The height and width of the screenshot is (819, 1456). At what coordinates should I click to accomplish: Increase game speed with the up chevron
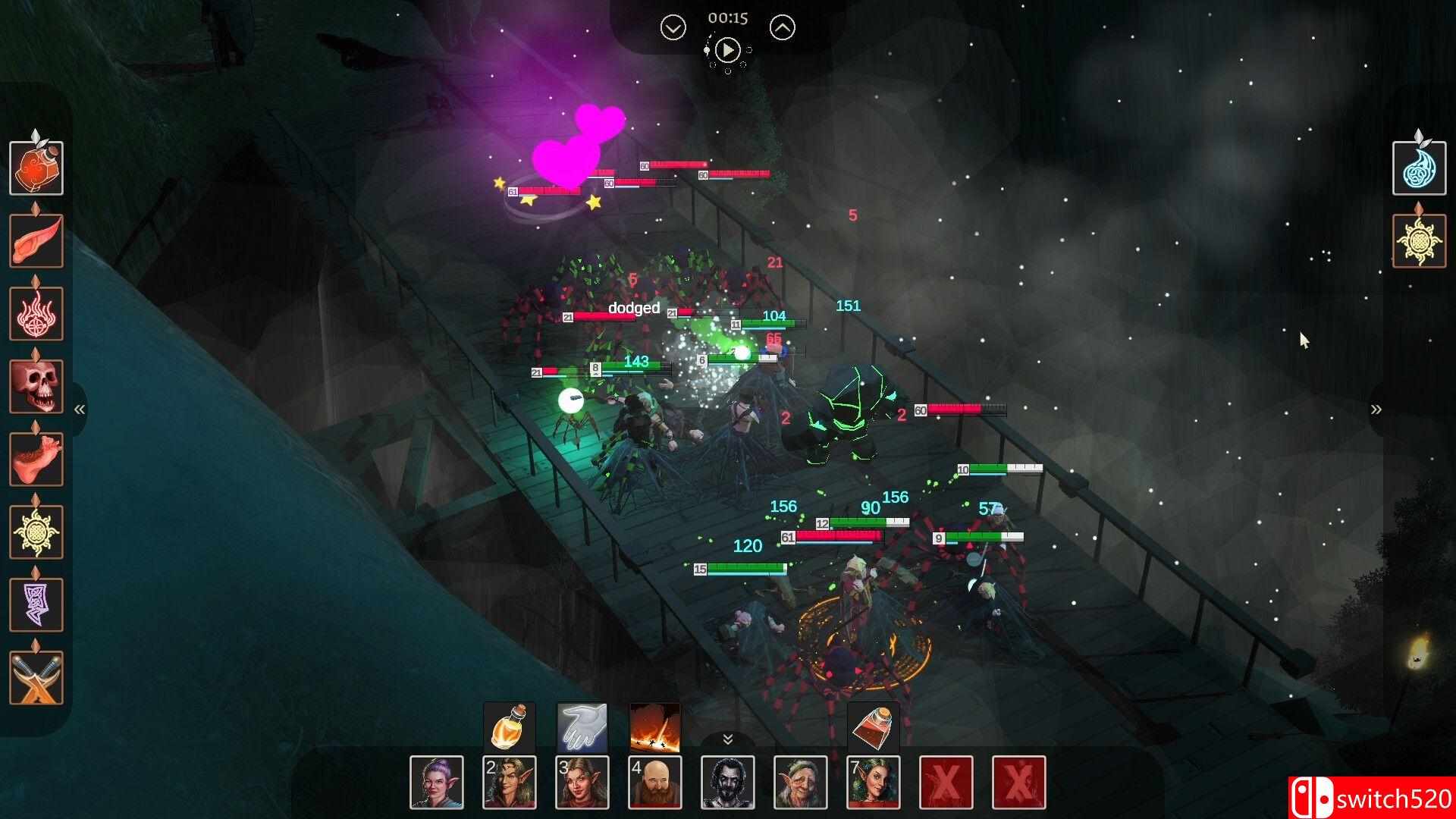point(783,28)
